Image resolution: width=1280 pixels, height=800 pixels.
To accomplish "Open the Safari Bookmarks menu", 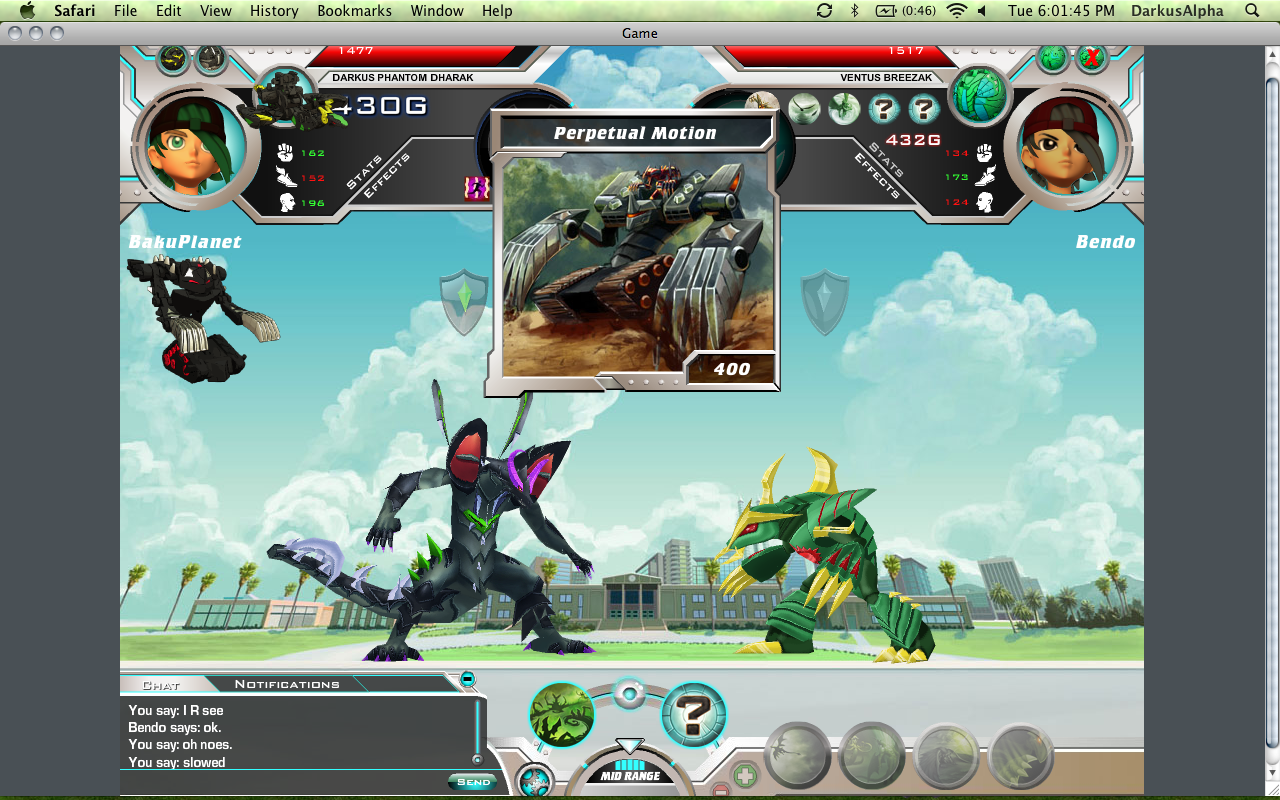I will [347, 11].
